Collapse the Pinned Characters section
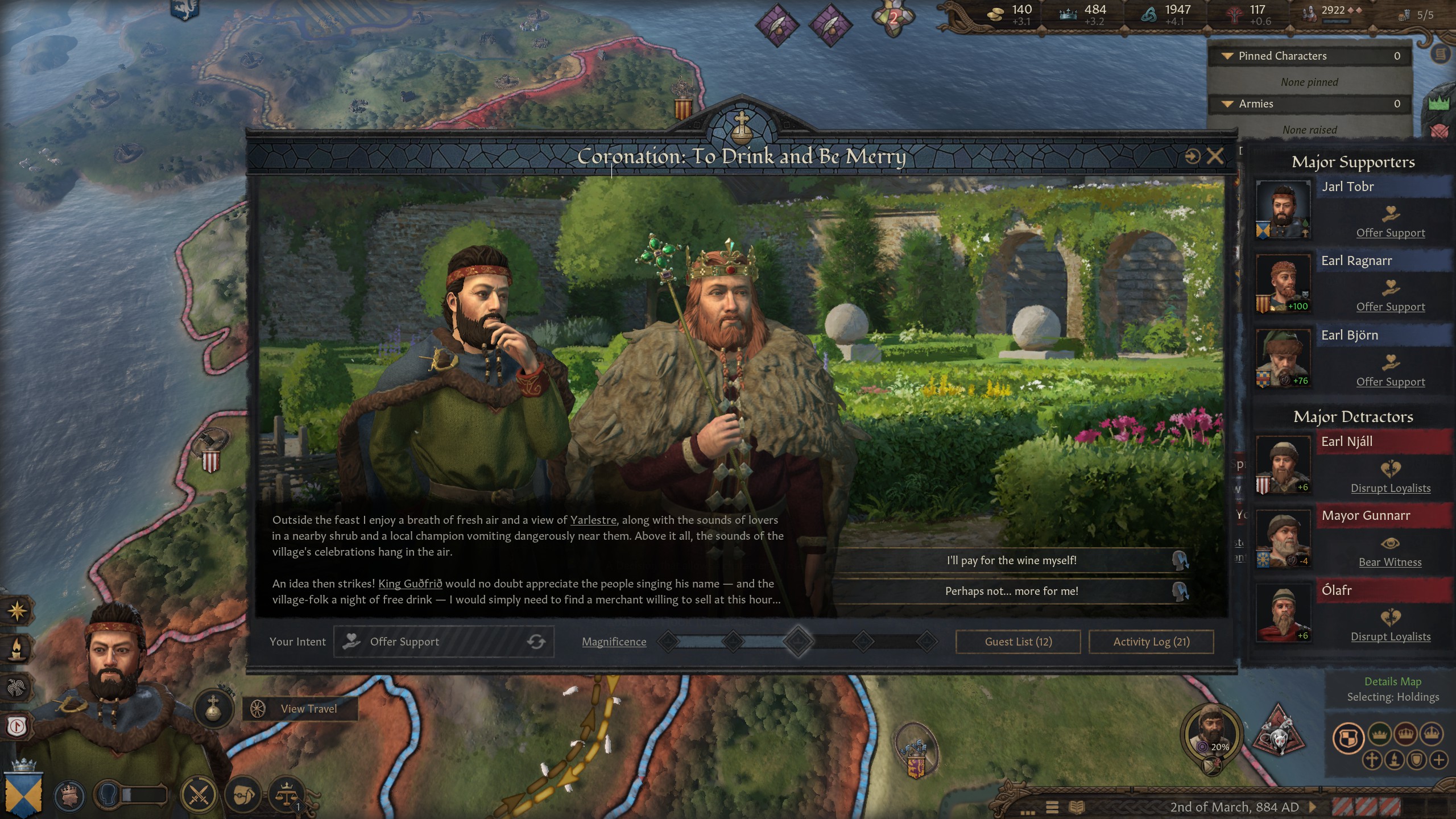This screenshot has width=1456, height=819. pos(1228,56)
